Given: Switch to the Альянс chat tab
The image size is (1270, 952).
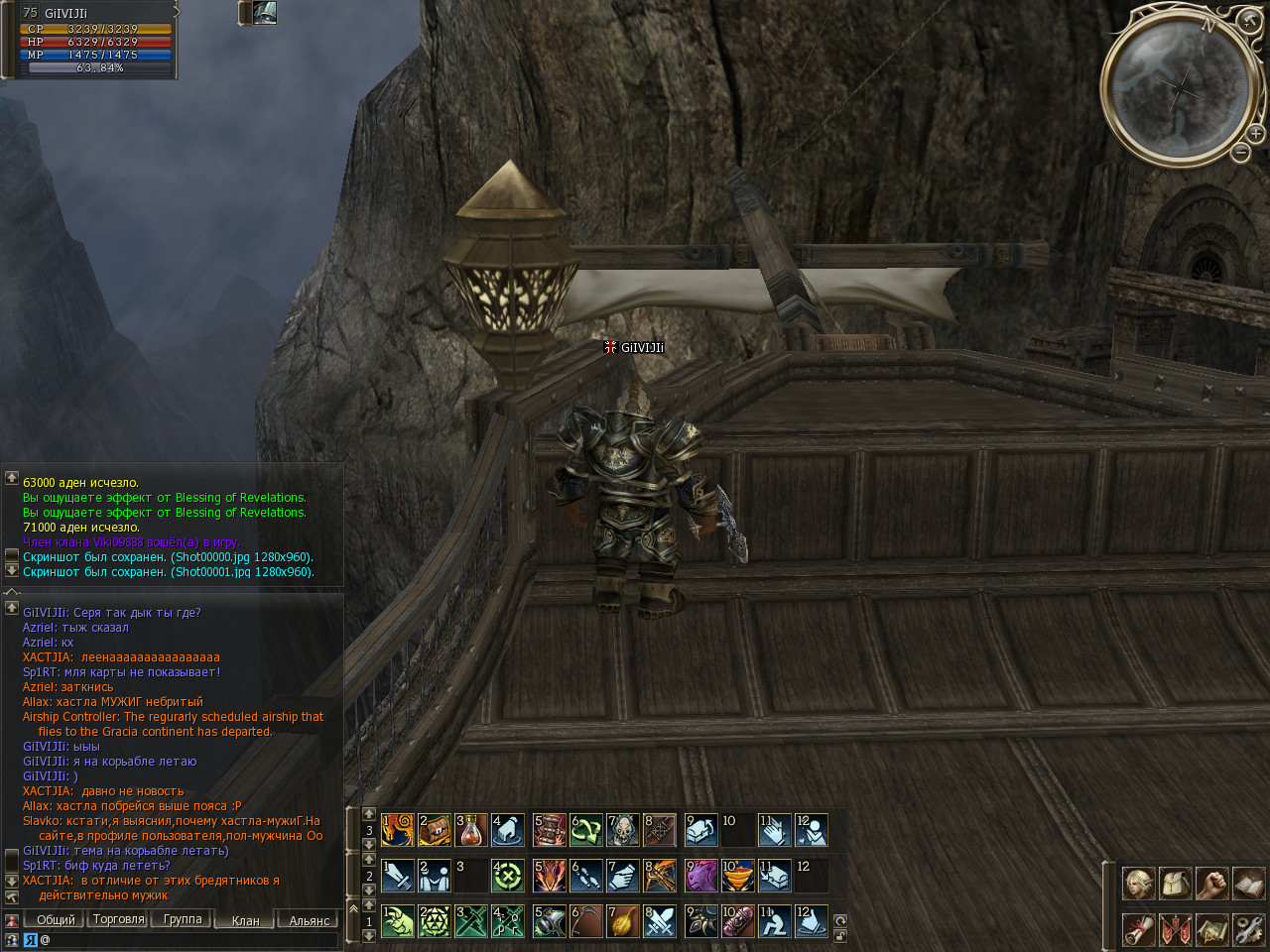Looking at the screenshot, I should tap(309, 920).
